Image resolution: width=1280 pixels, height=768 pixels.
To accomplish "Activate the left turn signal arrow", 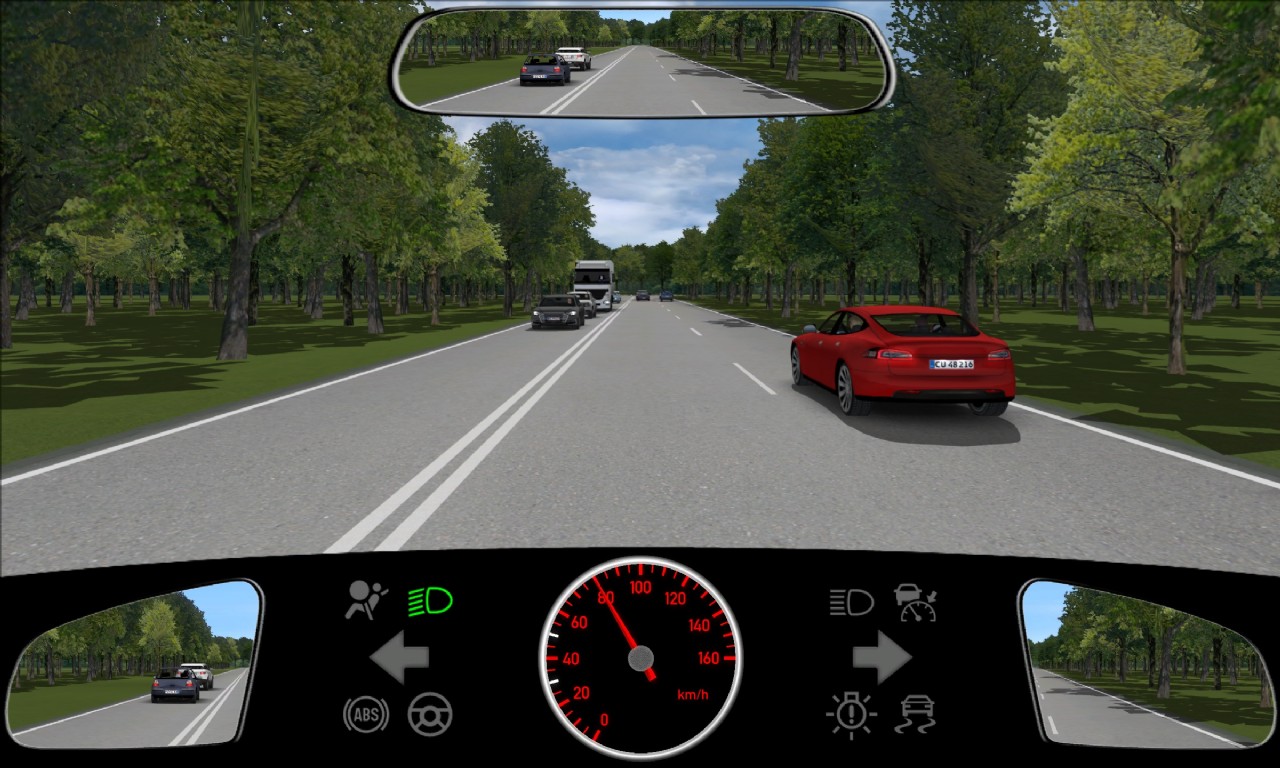I will pyautogui.click(x=400, y=658).
